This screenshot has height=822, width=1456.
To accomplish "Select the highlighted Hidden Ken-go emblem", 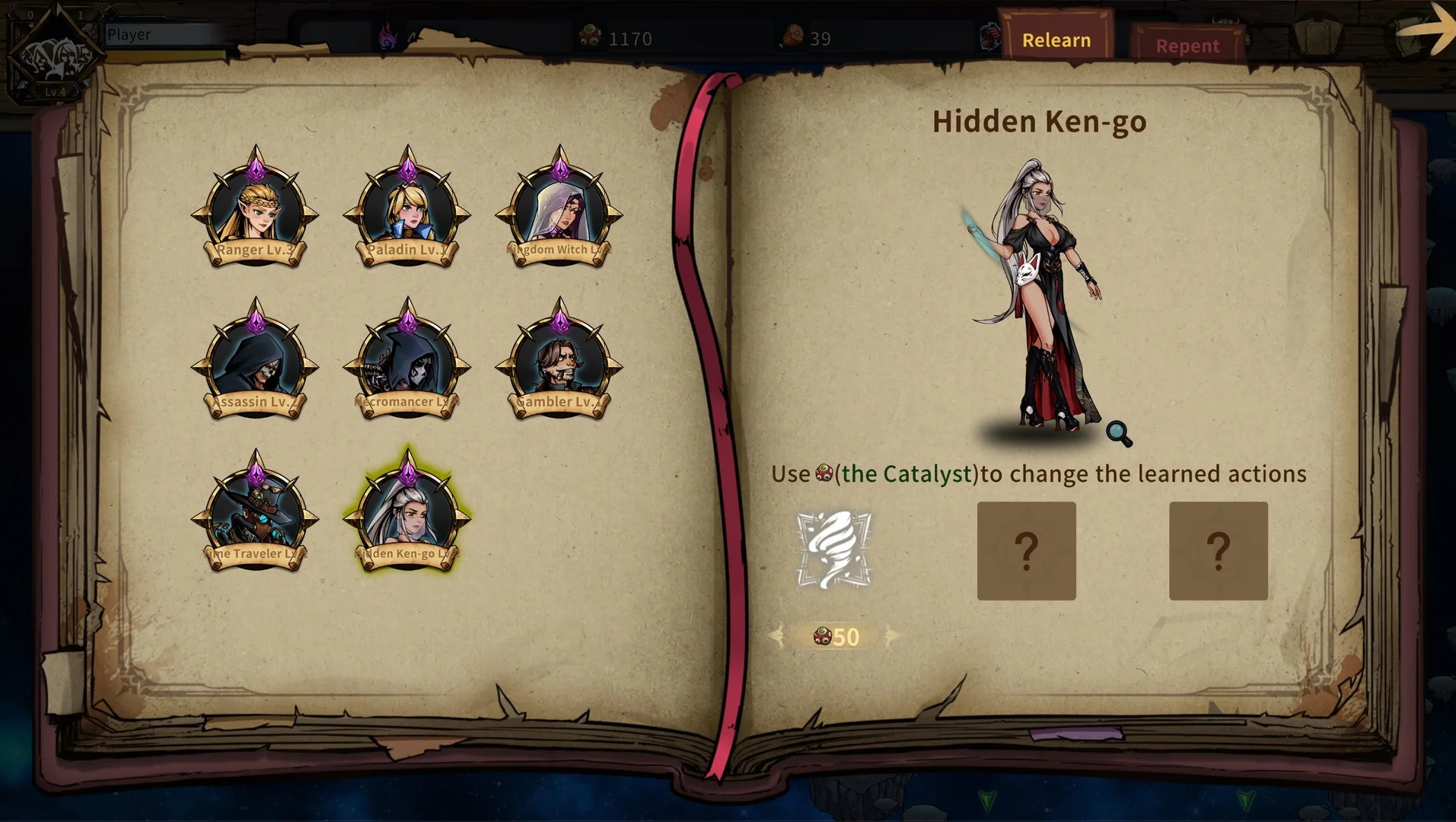I will [407, 515].
